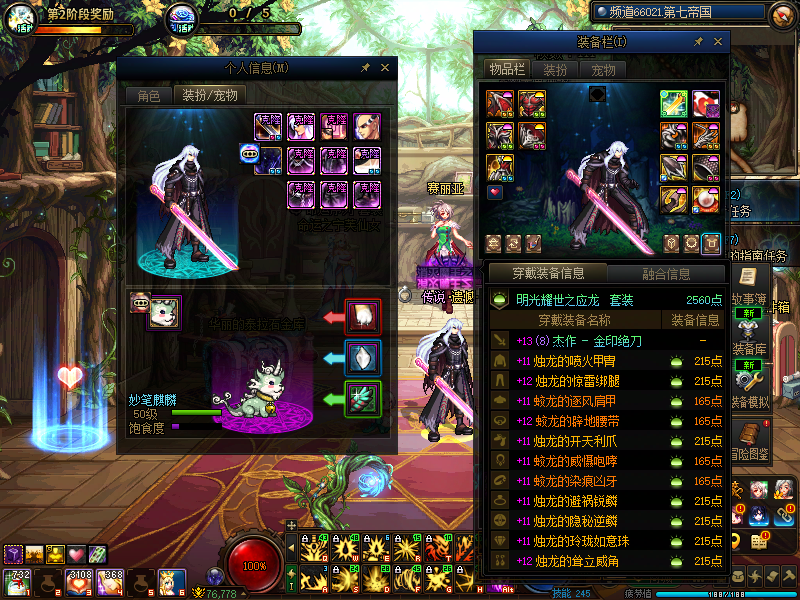Show the 融合信息 fusion info tab

(x=664, y=273)
